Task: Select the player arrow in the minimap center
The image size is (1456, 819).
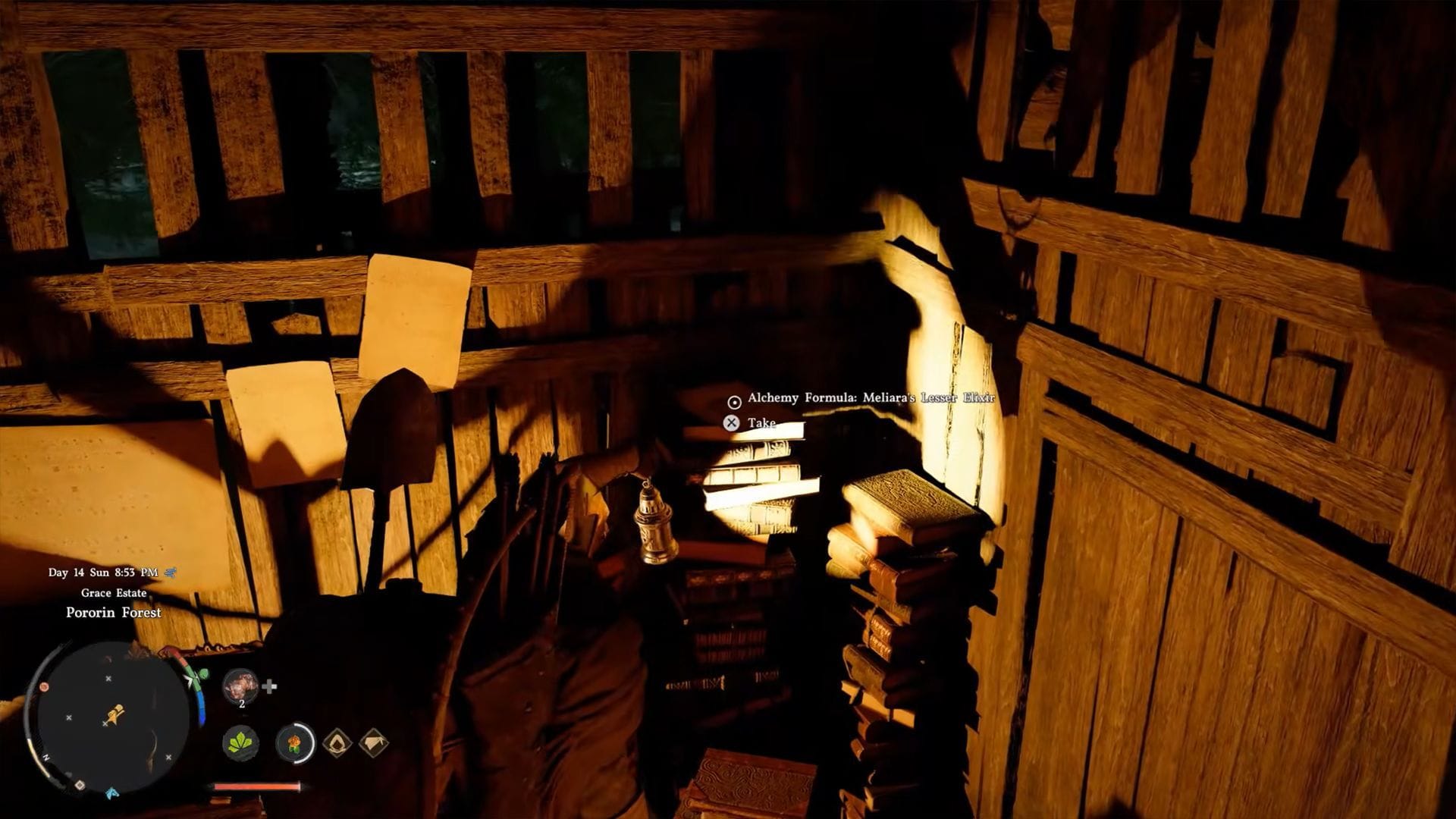Action: coord(115,719)
